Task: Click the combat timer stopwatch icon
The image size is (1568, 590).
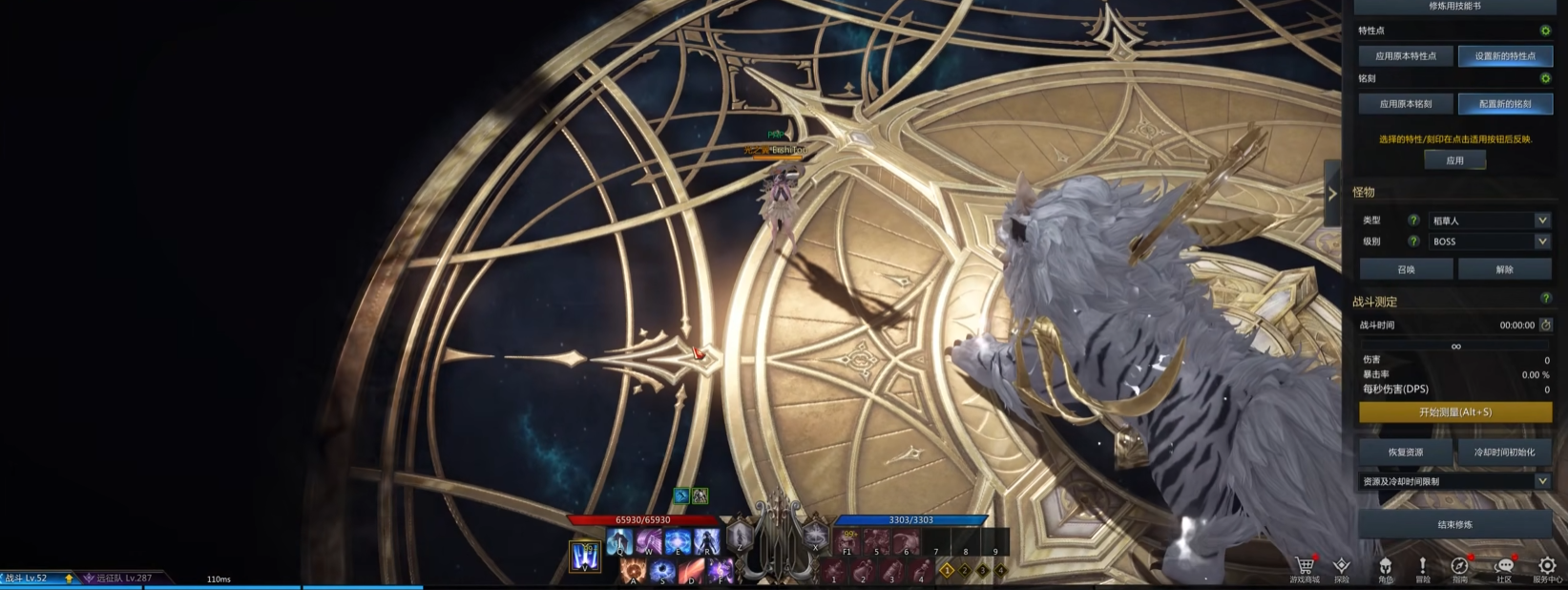Action: pyautogui.click(x=1546, y=326)
